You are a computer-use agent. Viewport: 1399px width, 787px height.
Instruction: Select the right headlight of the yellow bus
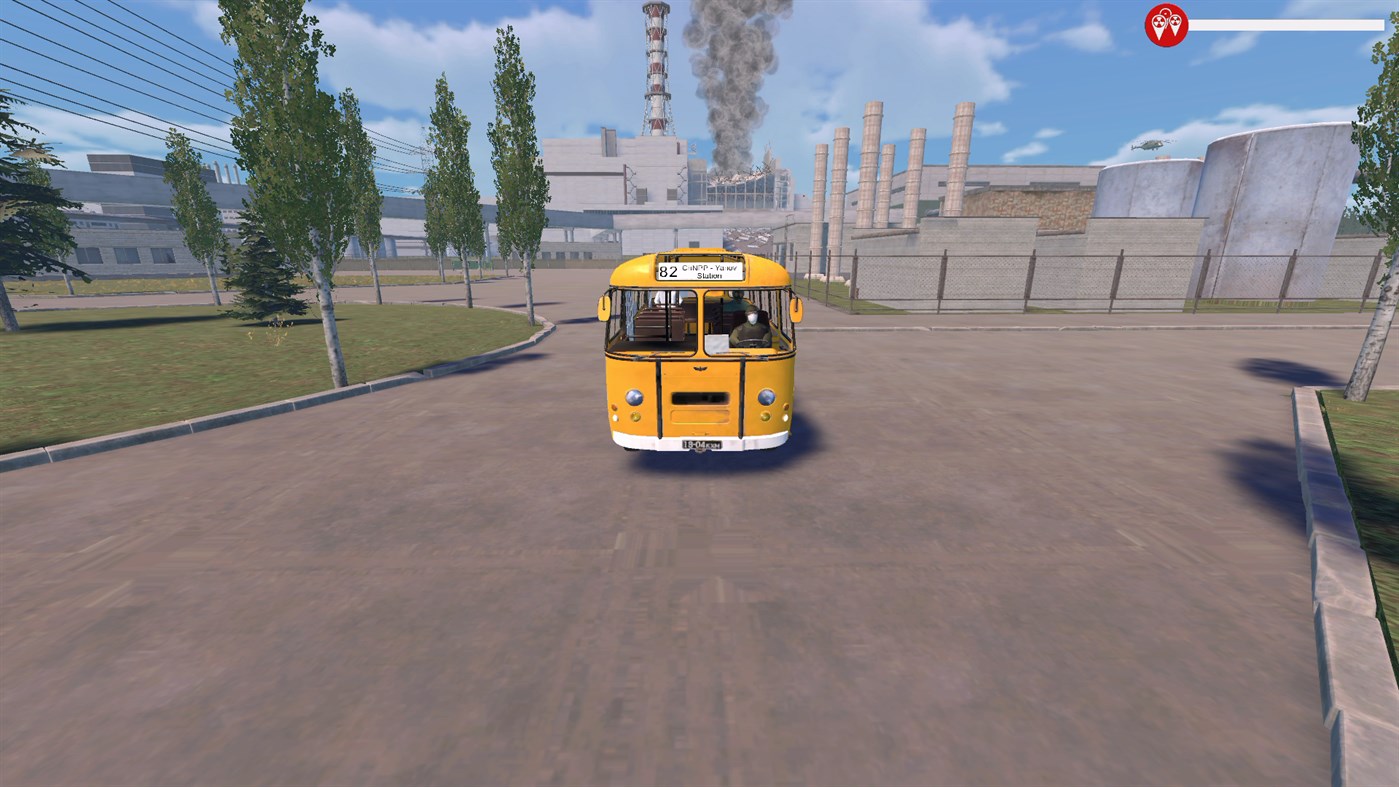tap(765, 396)
